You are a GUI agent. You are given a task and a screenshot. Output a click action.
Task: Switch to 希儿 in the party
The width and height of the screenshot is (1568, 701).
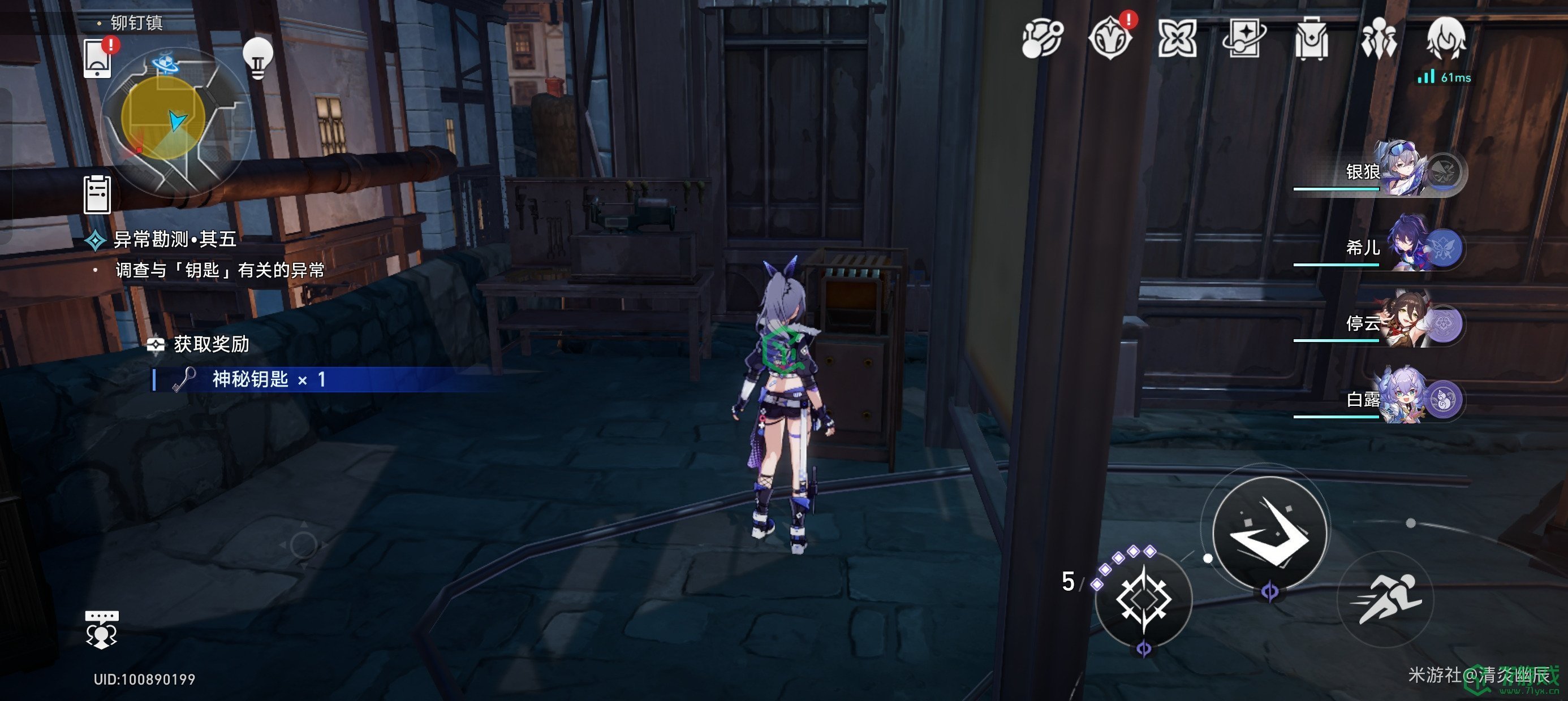coord(1400,247)
